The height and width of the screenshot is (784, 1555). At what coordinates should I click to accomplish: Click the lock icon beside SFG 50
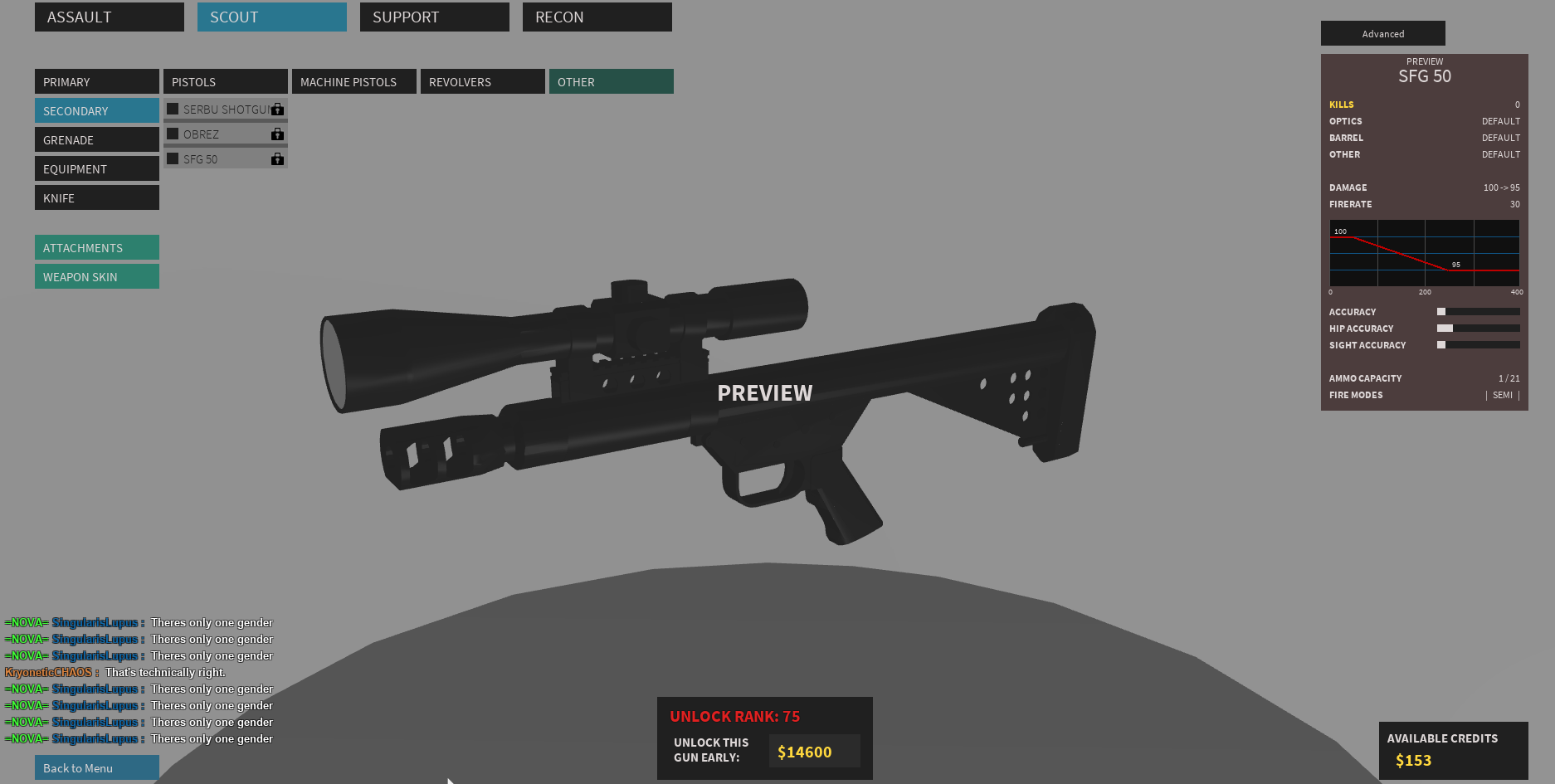tap(278, 158)
